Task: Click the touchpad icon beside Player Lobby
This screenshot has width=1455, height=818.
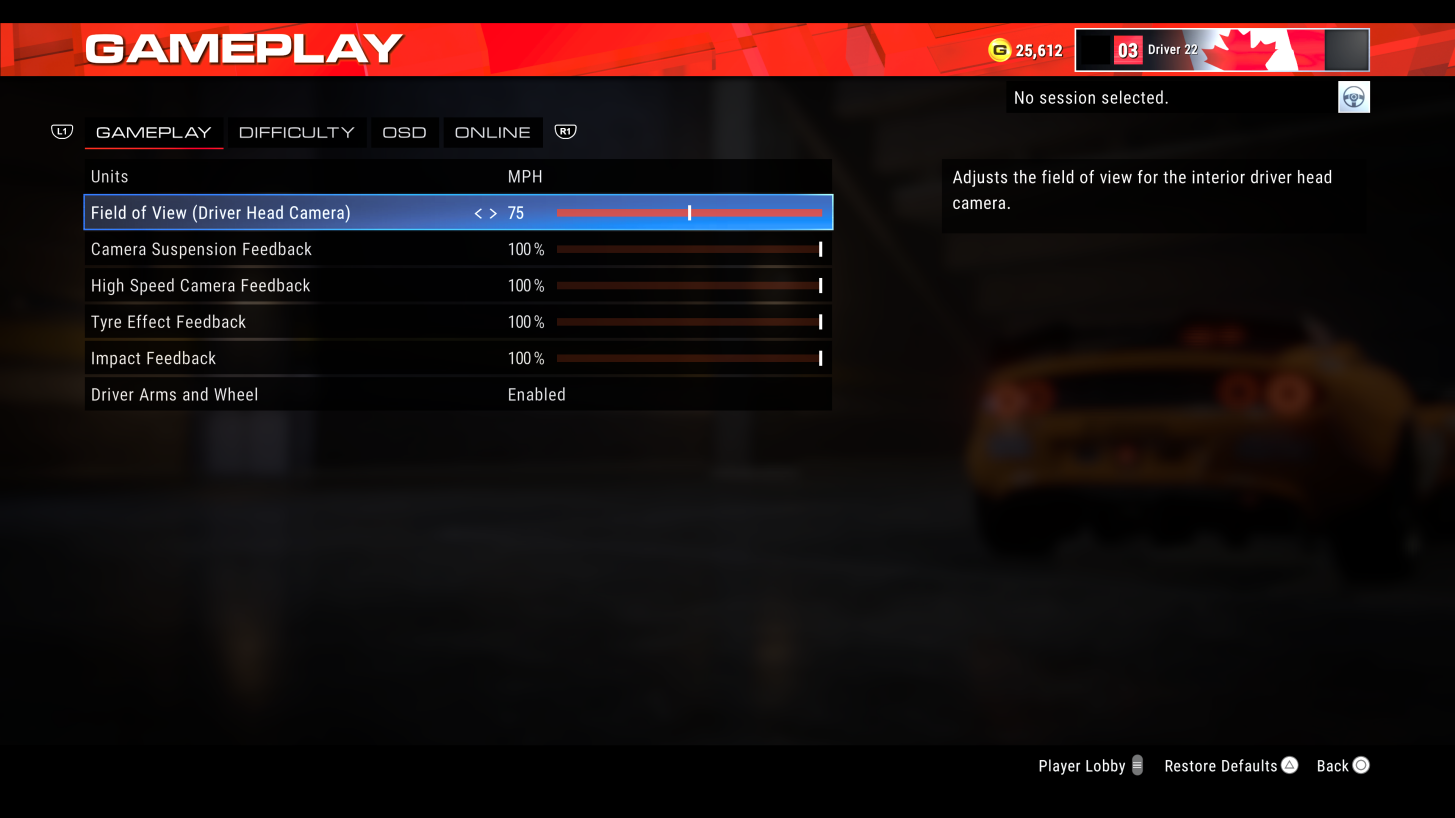Action: (1139, 765)
